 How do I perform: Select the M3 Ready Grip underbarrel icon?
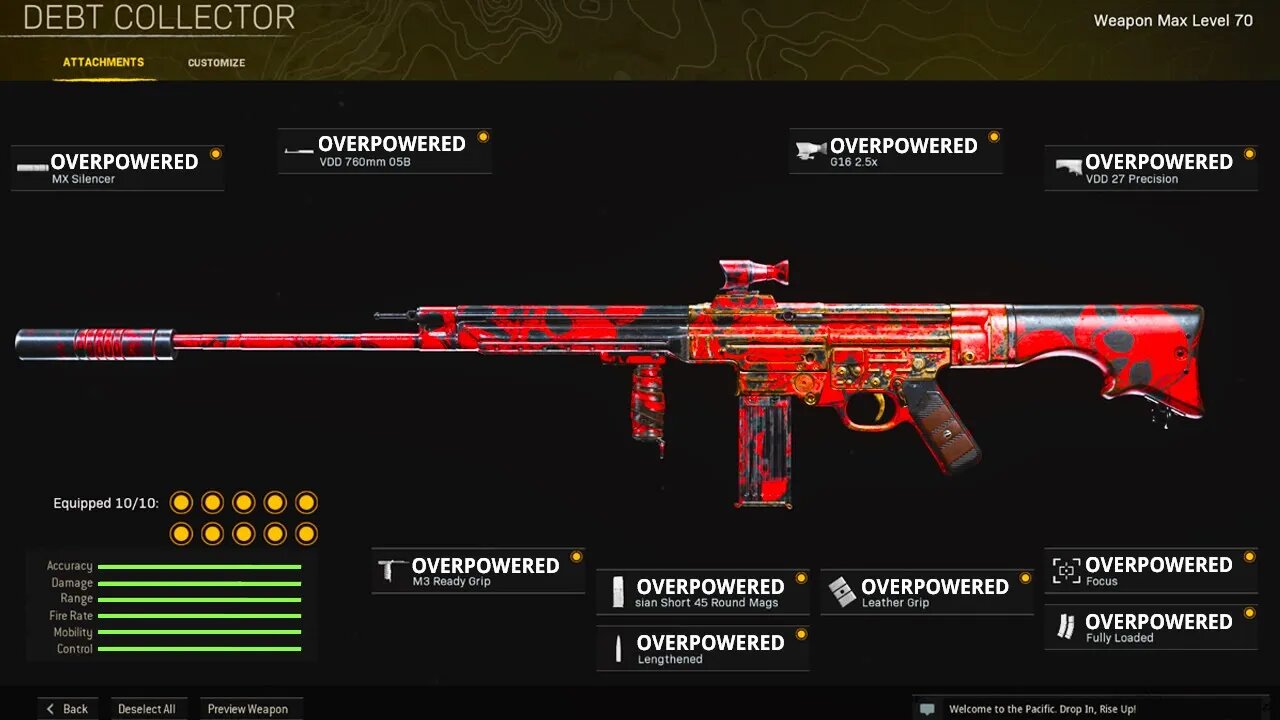coord(389,569)
